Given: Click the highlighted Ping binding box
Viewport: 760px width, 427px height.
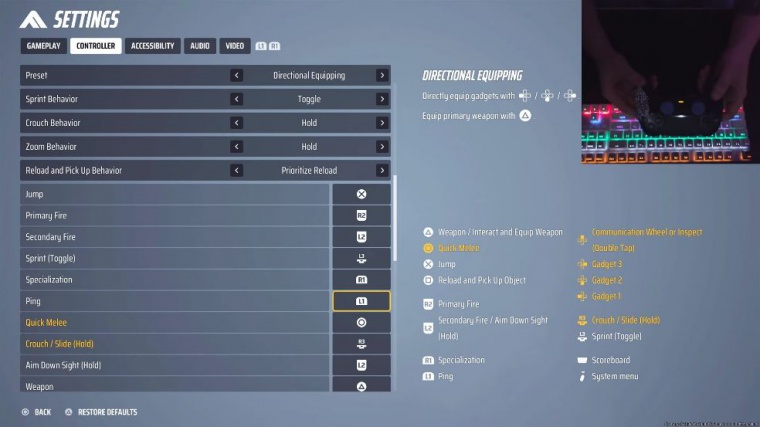Looking at the screenshot, I should [361, 301].
